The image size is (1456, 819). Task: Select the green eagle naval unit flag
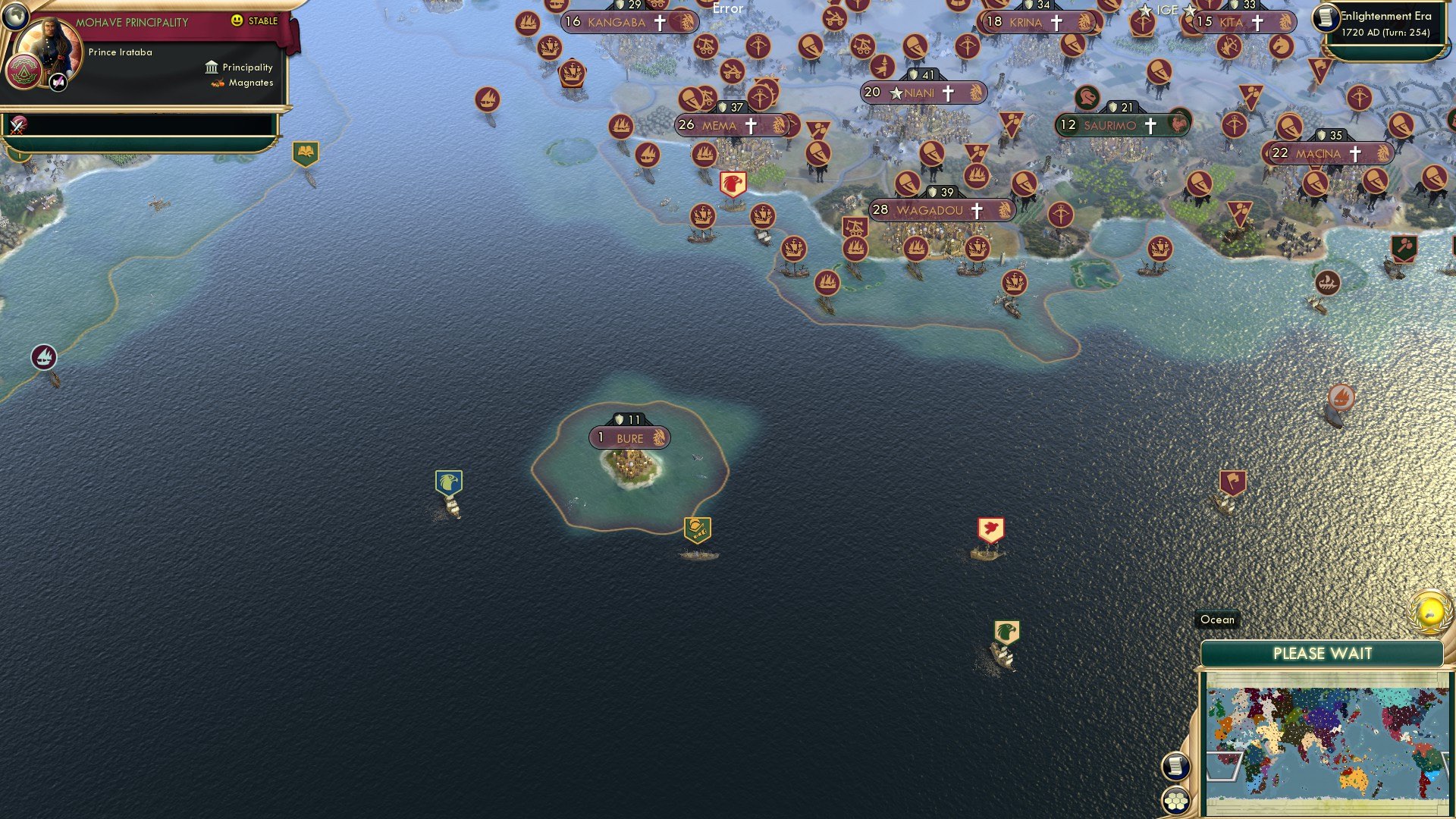point(1006,628)
